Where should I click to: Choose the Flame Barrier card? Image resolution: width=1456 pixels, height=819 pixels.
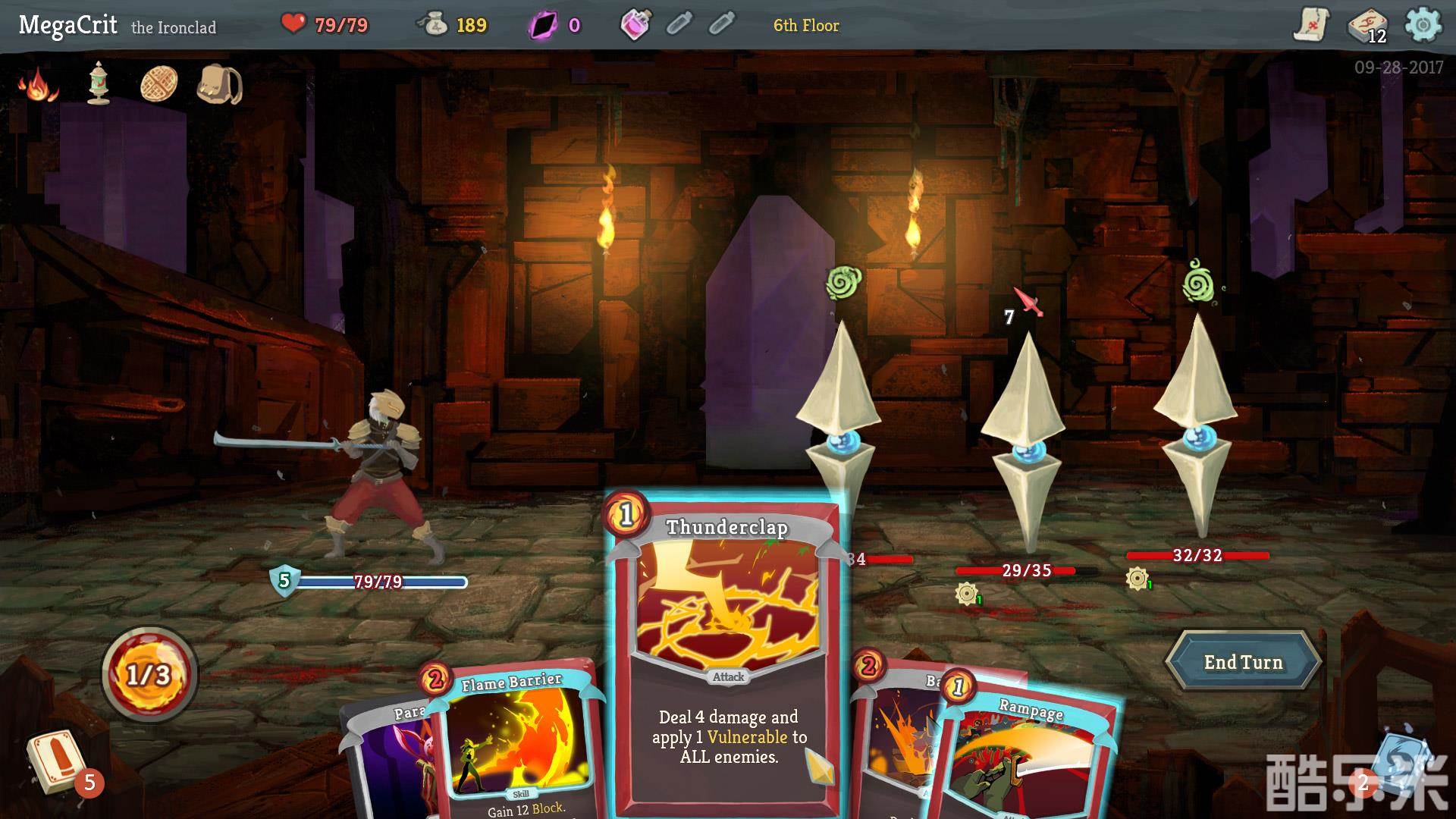(516, 743)
